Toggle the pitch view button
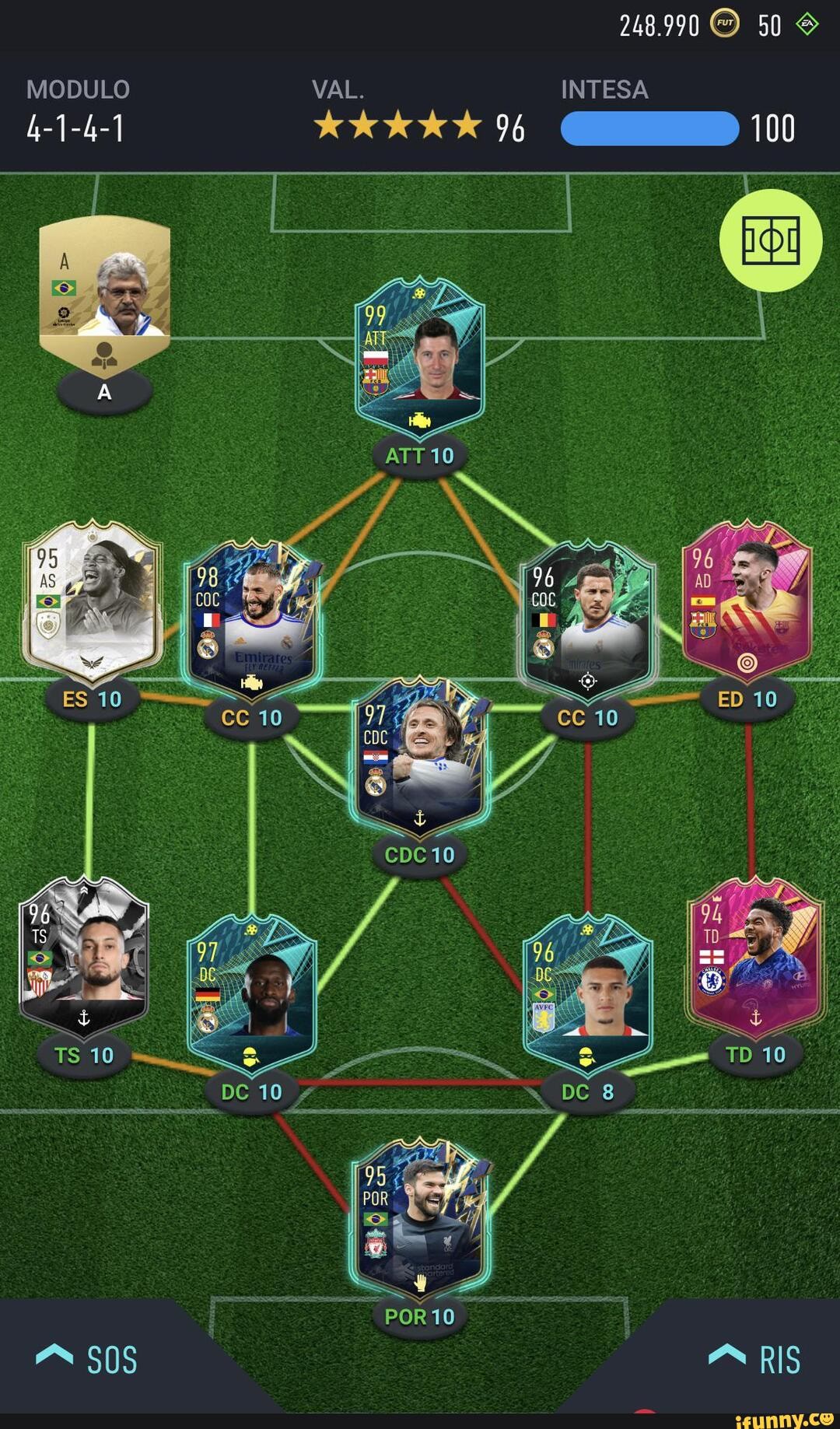The width and height of the screenshot is (840, 1429). tap(771, 240)
